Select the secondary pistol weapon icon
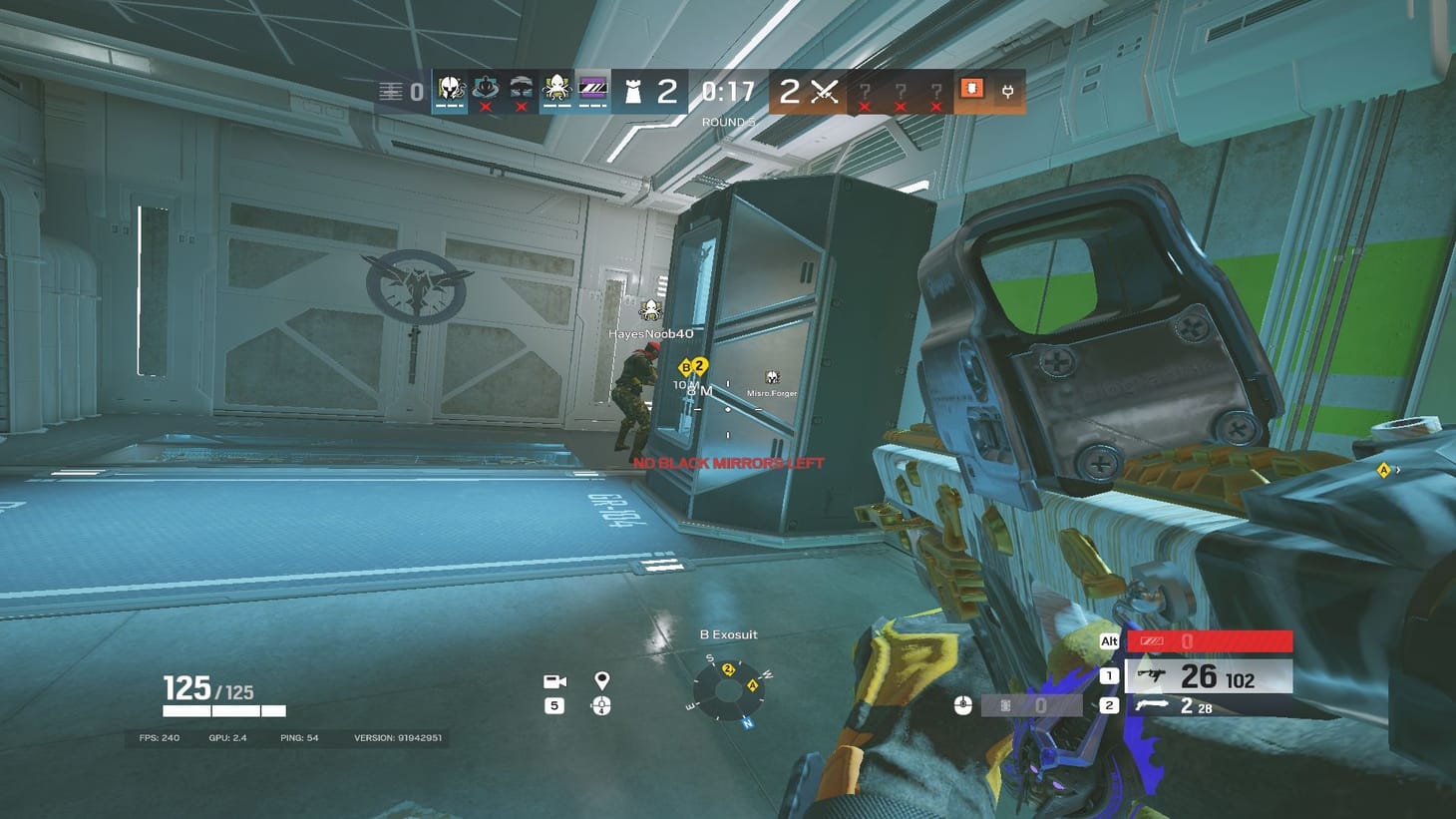1456x819 pixels. coord(1152,705)
